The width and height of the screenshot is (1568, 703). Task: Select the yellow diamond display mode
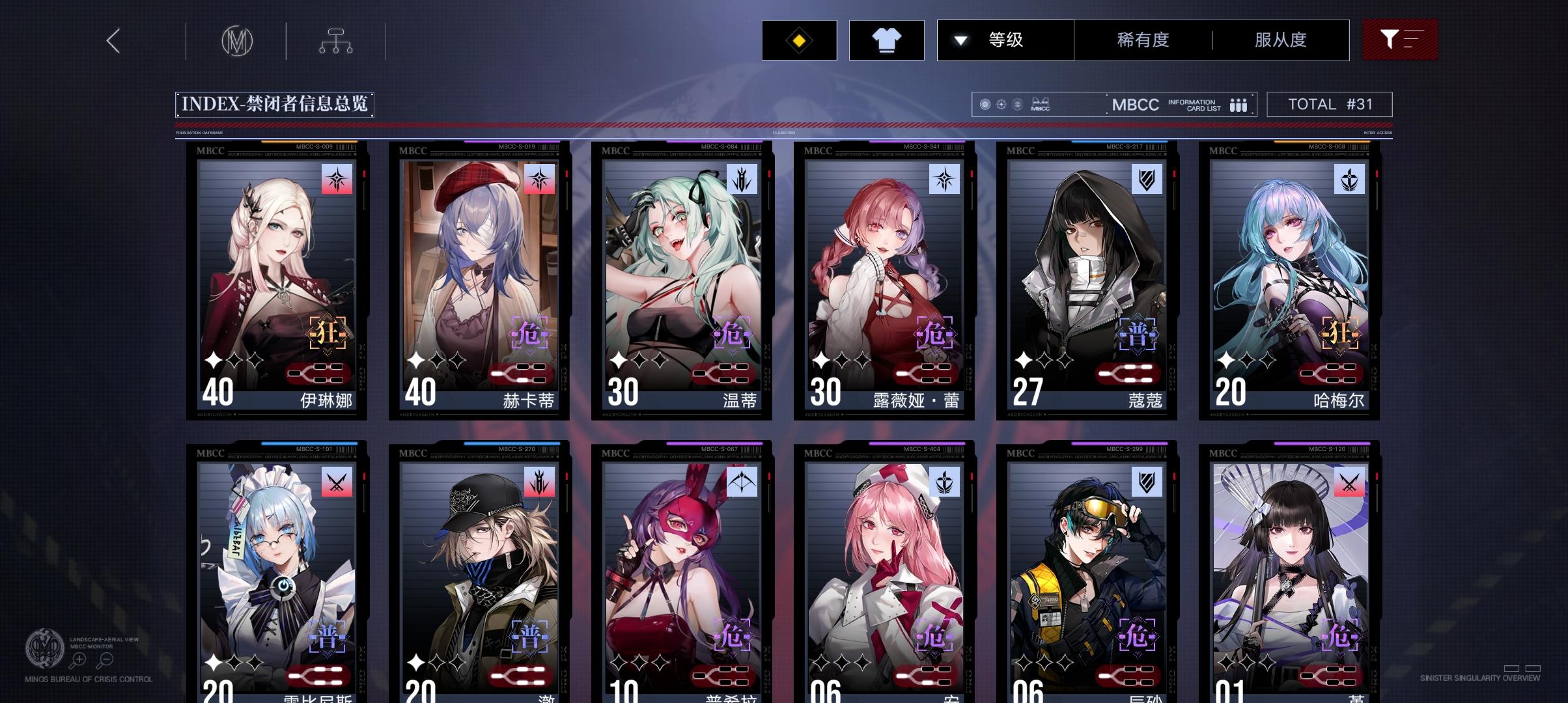point(798,40)
